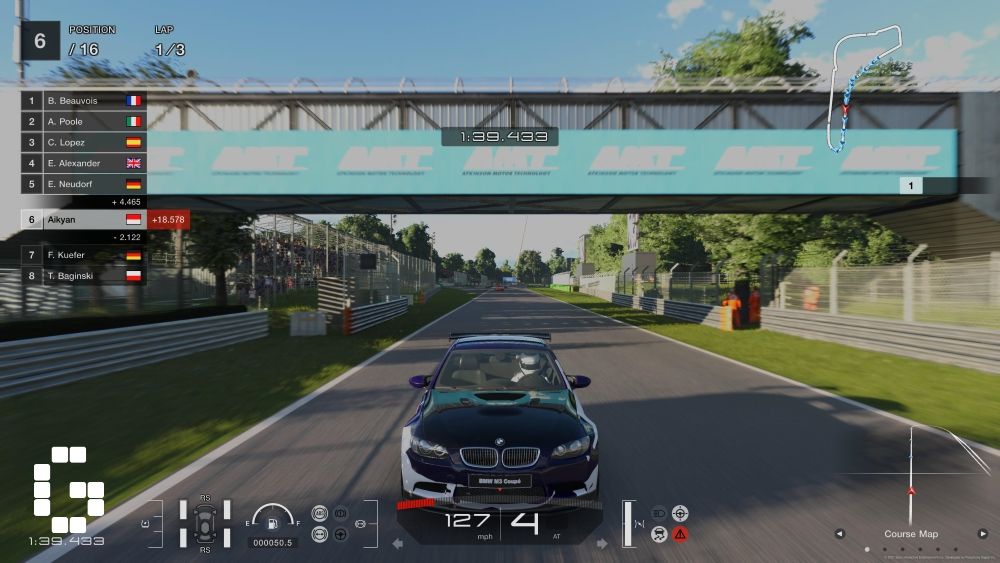Image resolution: width=1000 pixels, height=563 pixels.
Task: Click the track outline minimap
Action: tap(866, 92)
